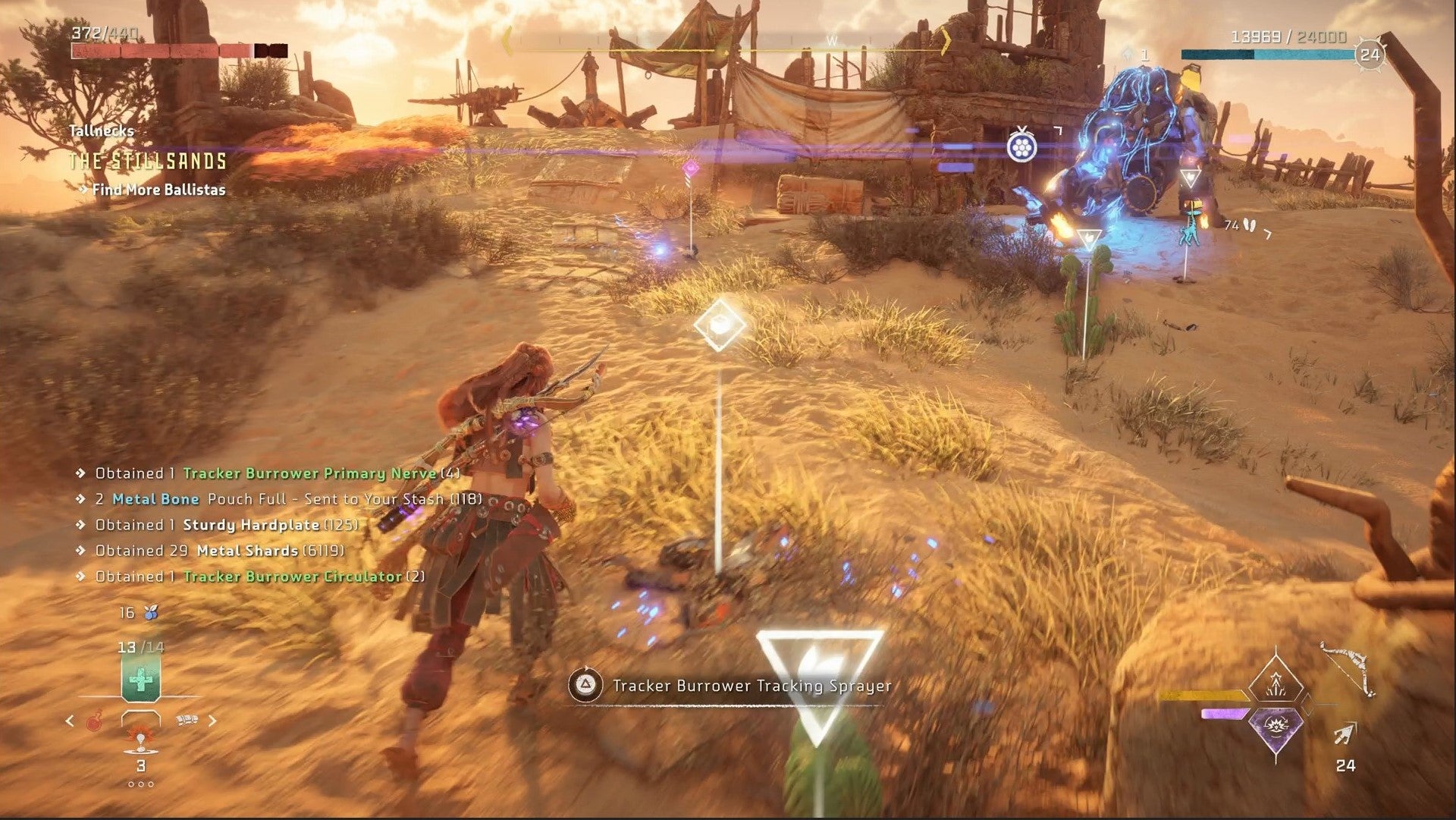The width and height of the screenshot is (1456, 820).
Task: Click the diamond-shaped loot crate marker
Action: (719, 324)
